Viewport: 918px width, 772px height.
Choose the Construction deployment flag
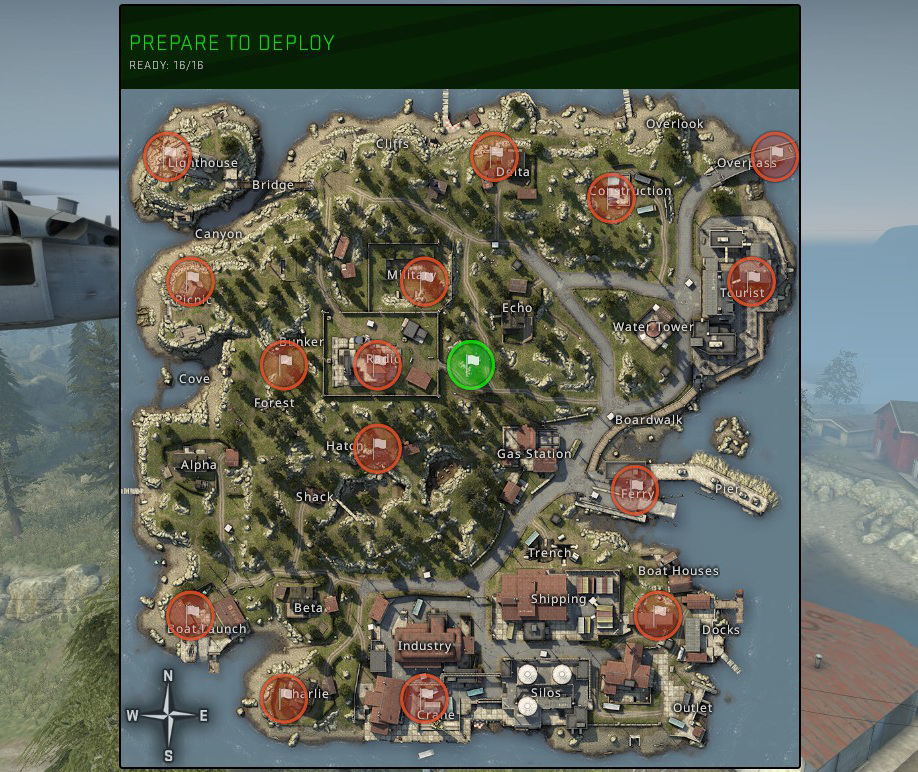[611, 197]
